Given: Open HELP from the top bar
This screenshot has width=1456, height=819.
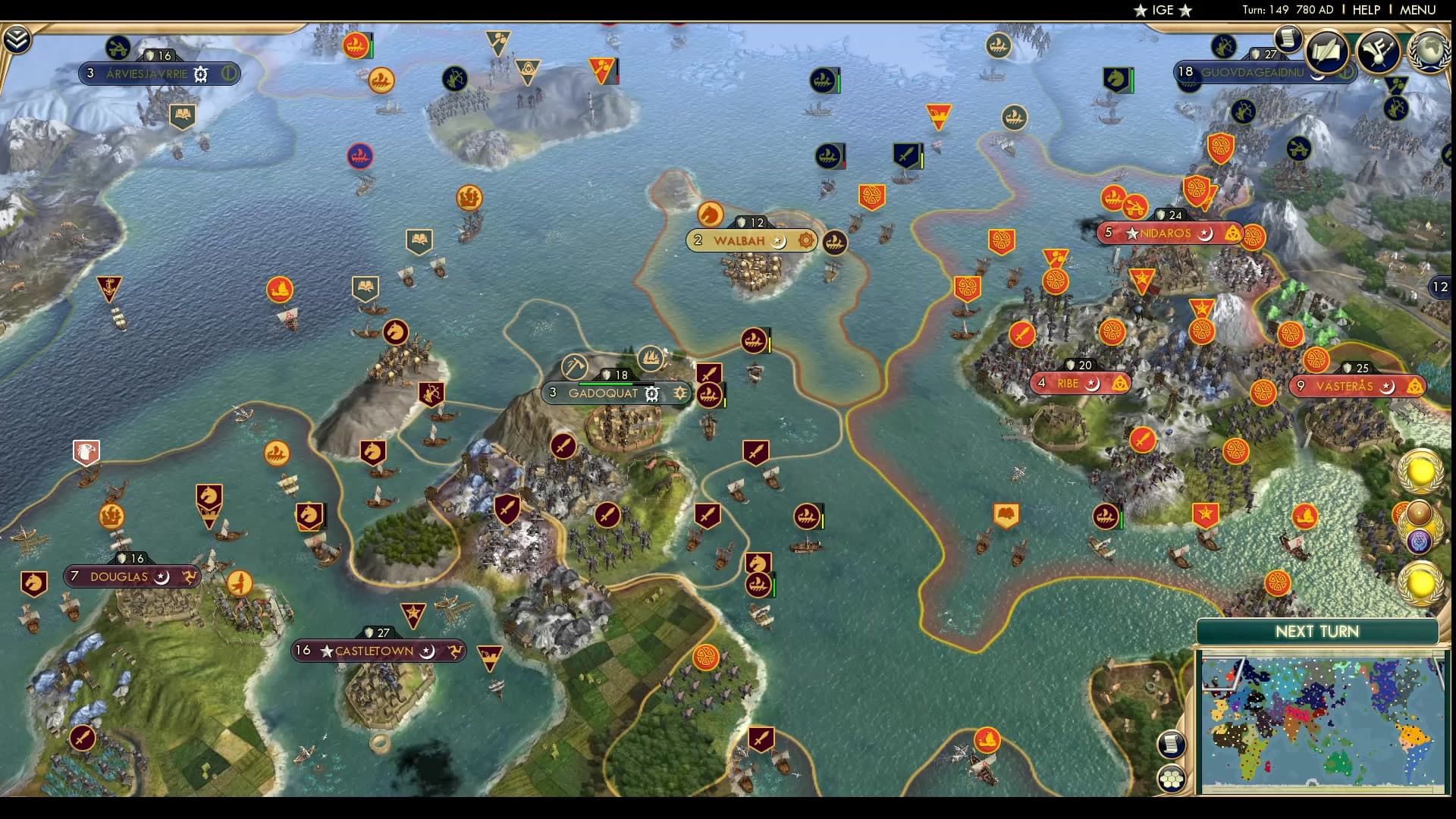Looking at the screenshot, I should pos(1365,11).
